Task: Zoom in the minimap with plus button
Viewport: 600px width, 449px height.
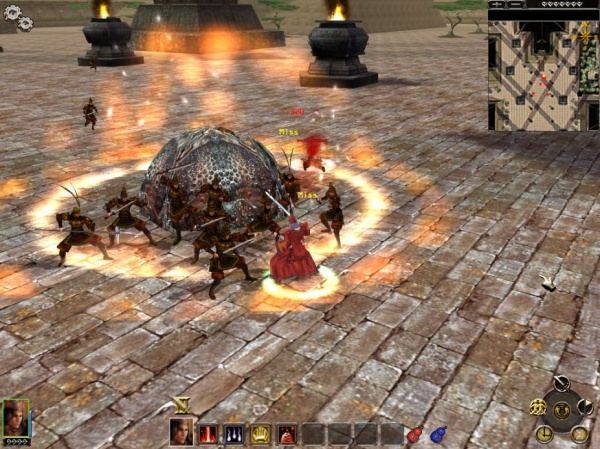Action: 497,5
